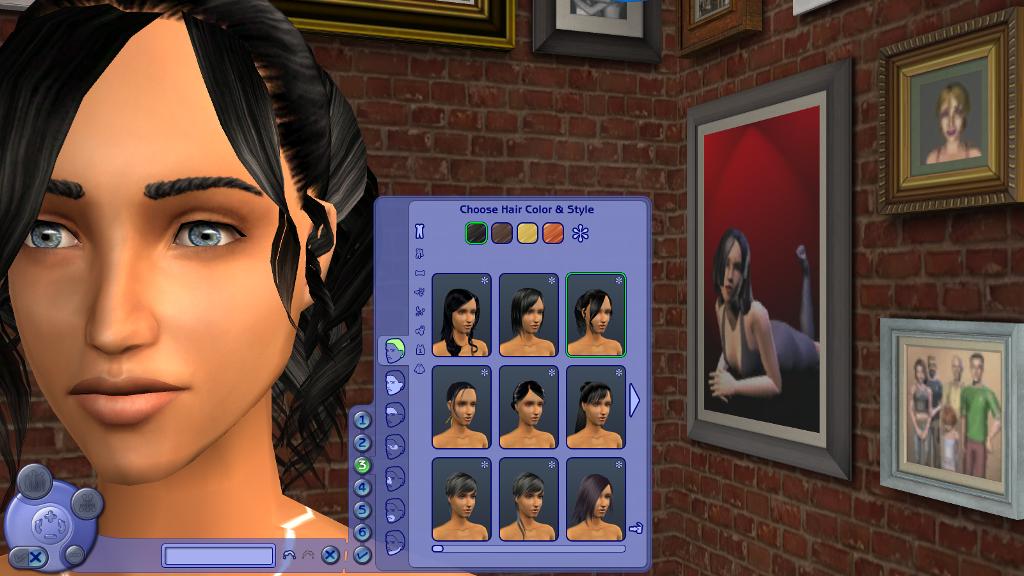Select the hairstyle highlighted with green border

[596, 315]
